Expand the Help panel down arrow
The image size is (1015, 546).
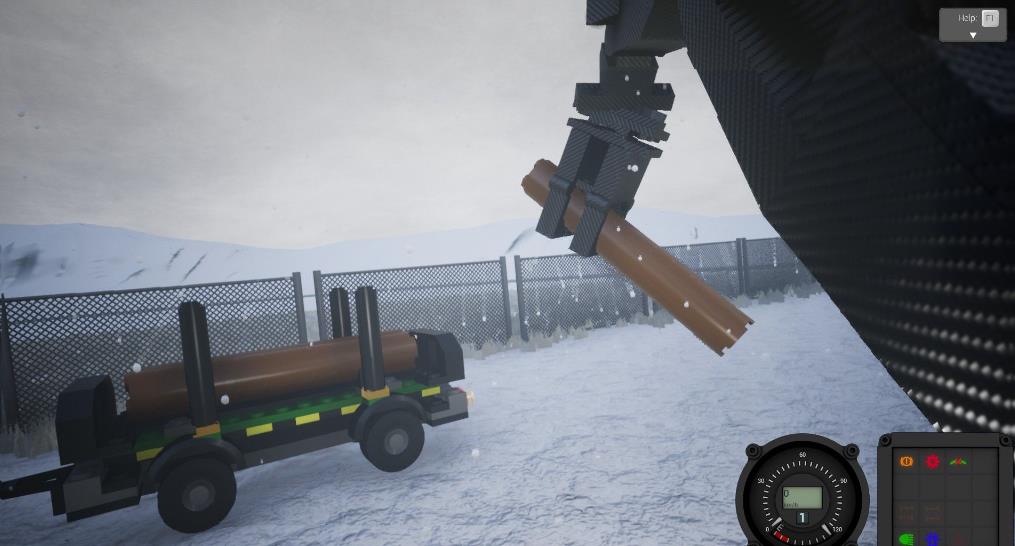point(972,35)
